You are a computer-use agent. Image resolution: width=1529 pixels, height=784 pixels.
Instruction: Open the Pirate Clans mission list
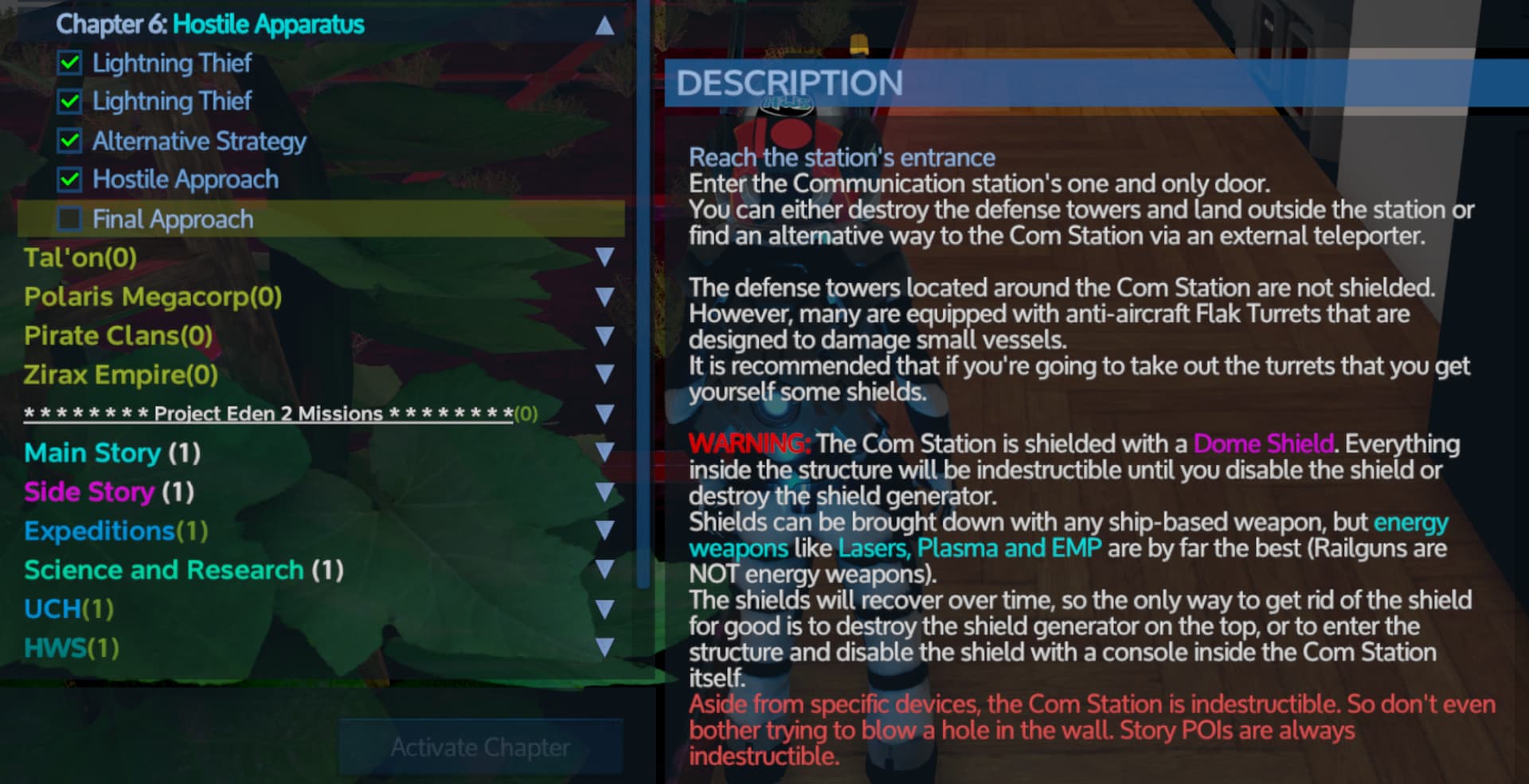point(604,336)
